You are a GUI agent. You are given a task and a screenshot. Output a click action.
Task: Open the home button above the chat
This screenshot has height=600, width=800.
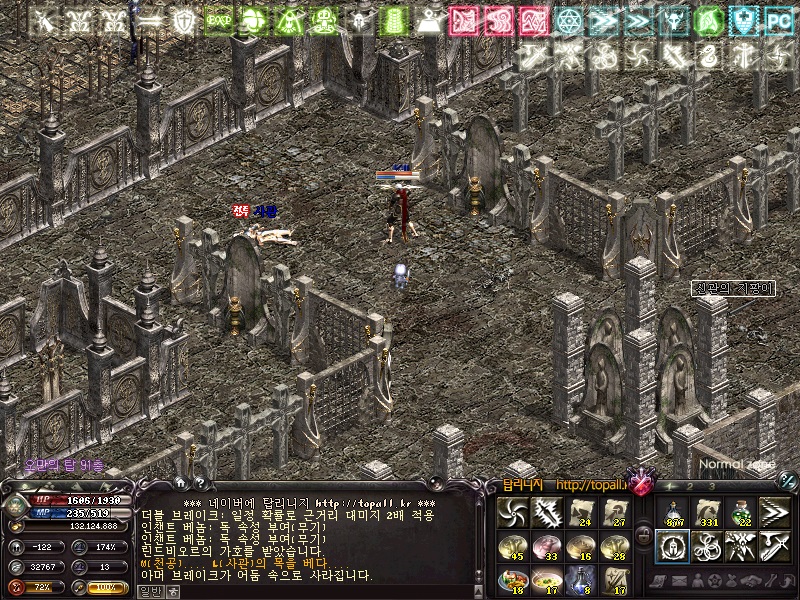click(181, 481)
